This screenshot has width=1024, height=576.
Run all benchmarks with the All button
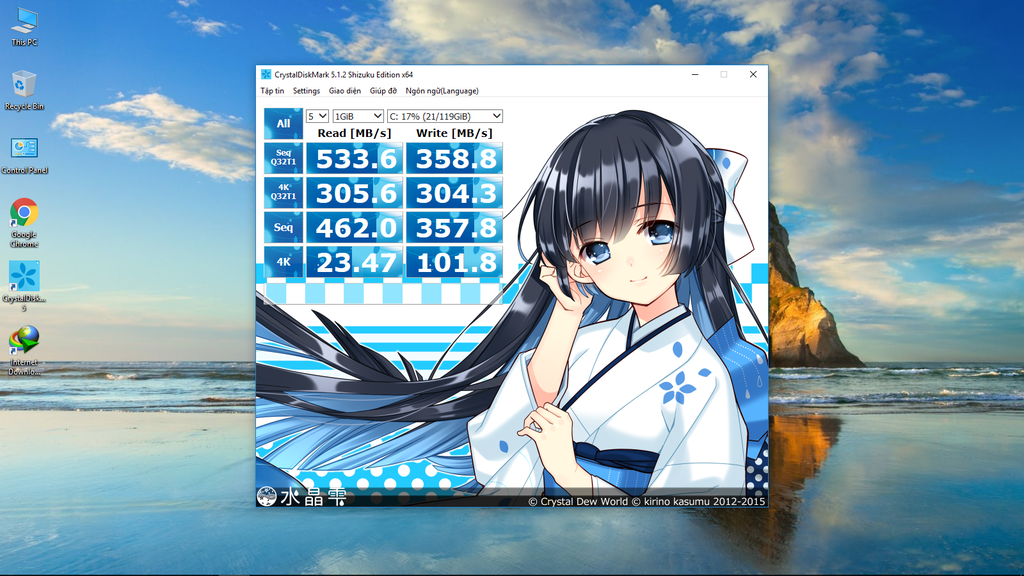(x=283, y=124)
